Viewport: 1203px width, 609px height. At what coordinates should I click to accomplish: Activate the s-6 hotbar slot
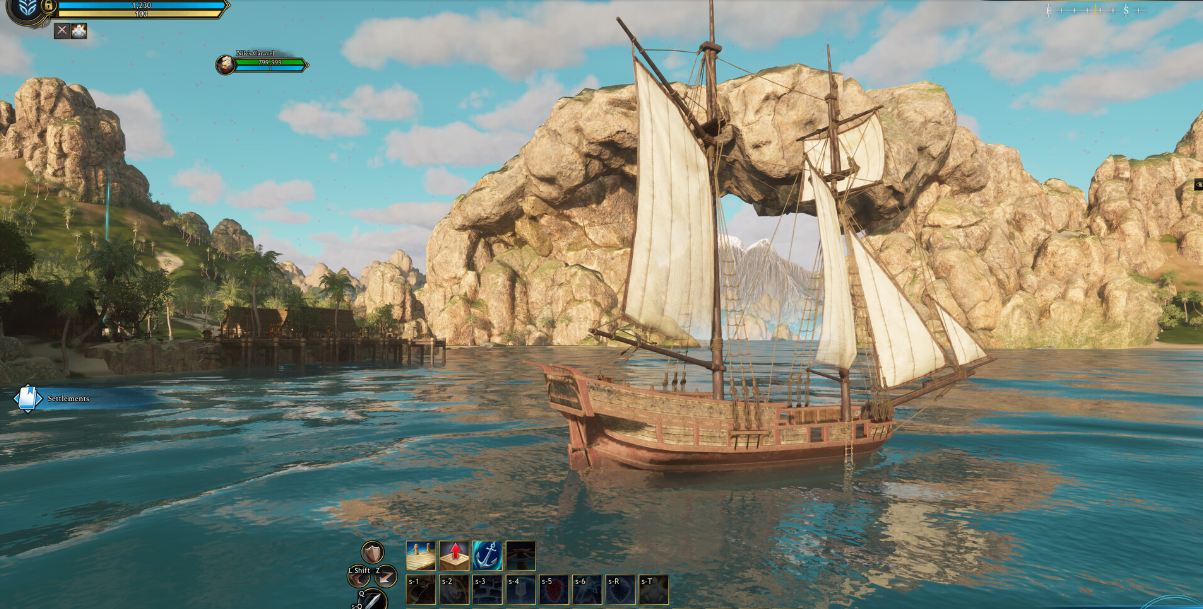587,589
